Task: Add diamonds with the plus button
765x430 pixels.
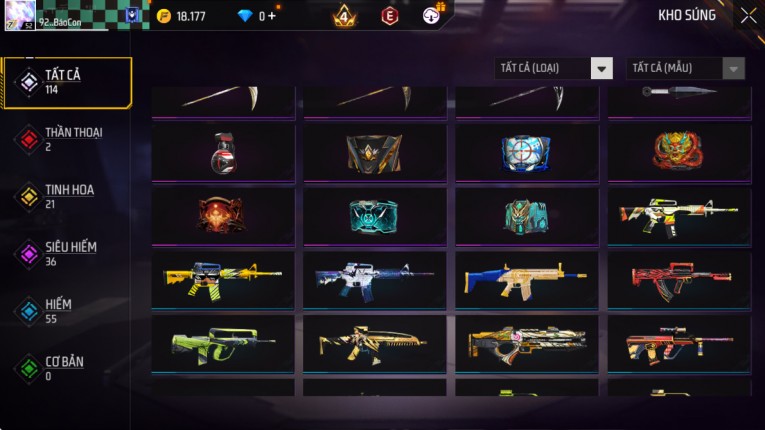Action: tap(272, 16)
